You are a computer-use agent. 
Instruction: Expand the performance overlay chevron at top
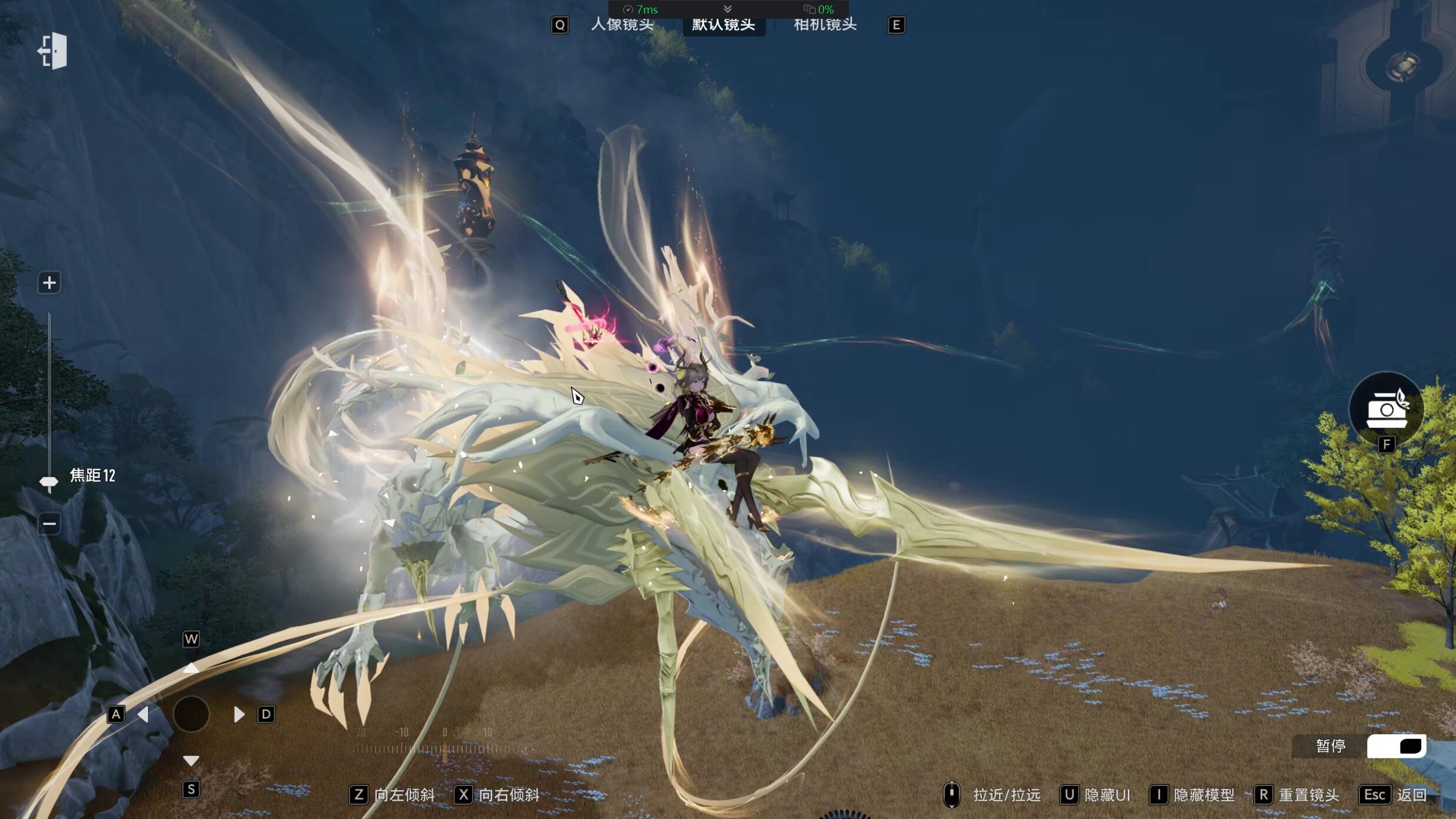click(727, 9)
